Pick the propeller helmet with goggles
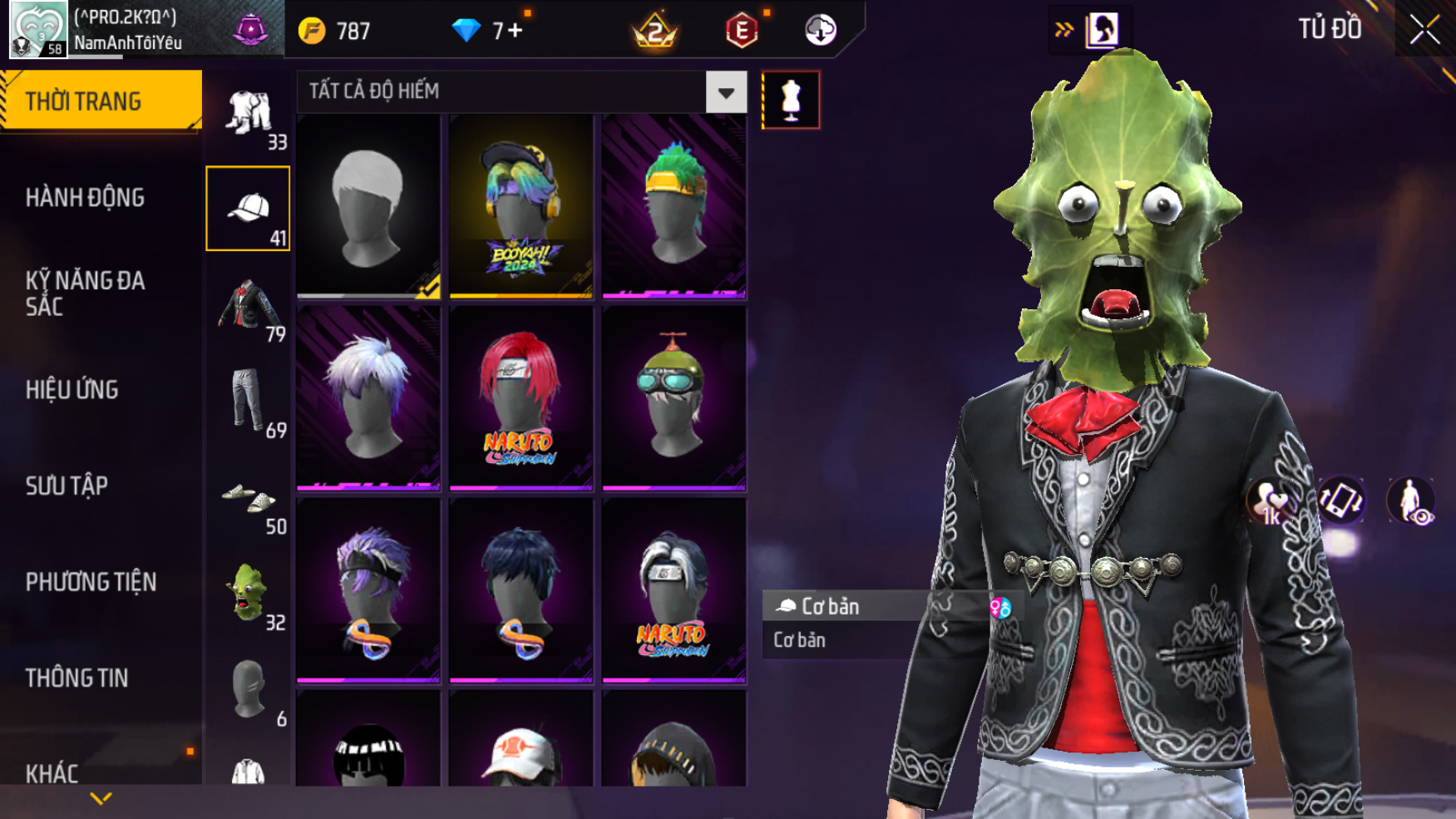This screenshot has height=819, width=1456. (x=674, y=397)
